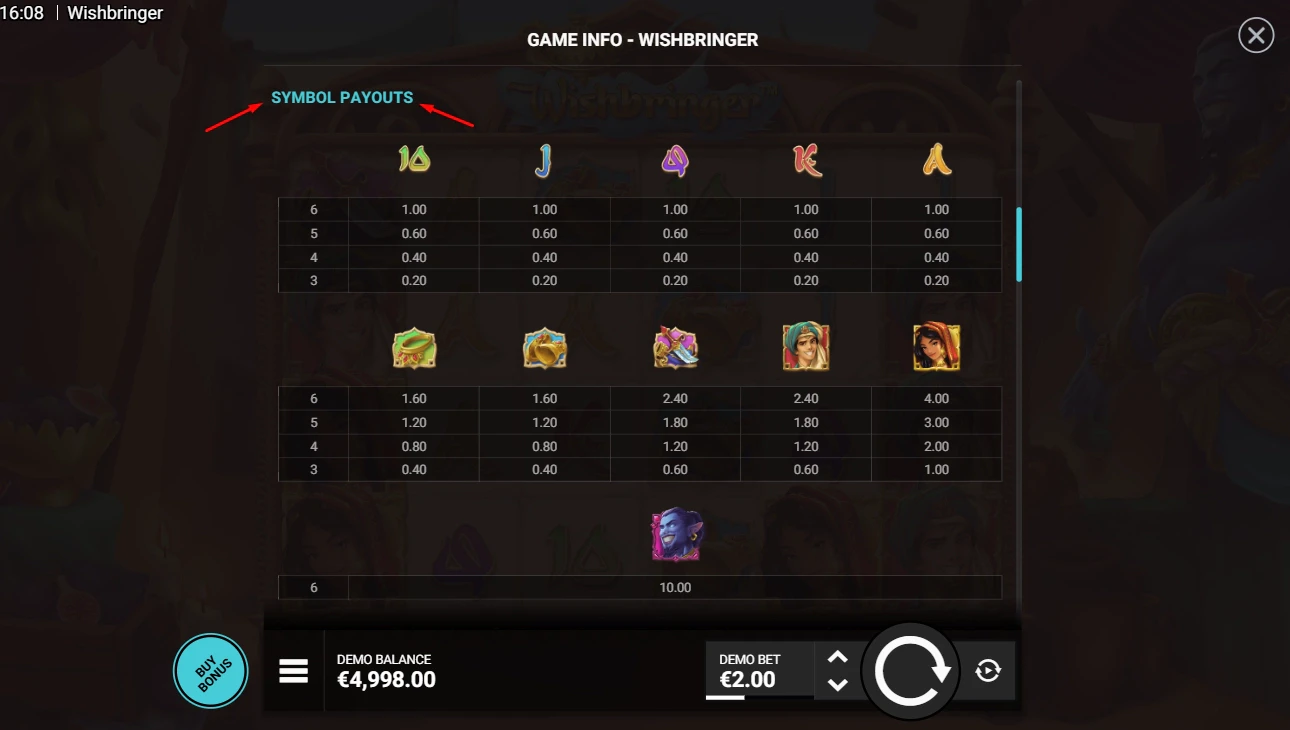Click the princess symbol in paytable
Viewport: 1290px width, 730px height.
[x=936, y=346]
